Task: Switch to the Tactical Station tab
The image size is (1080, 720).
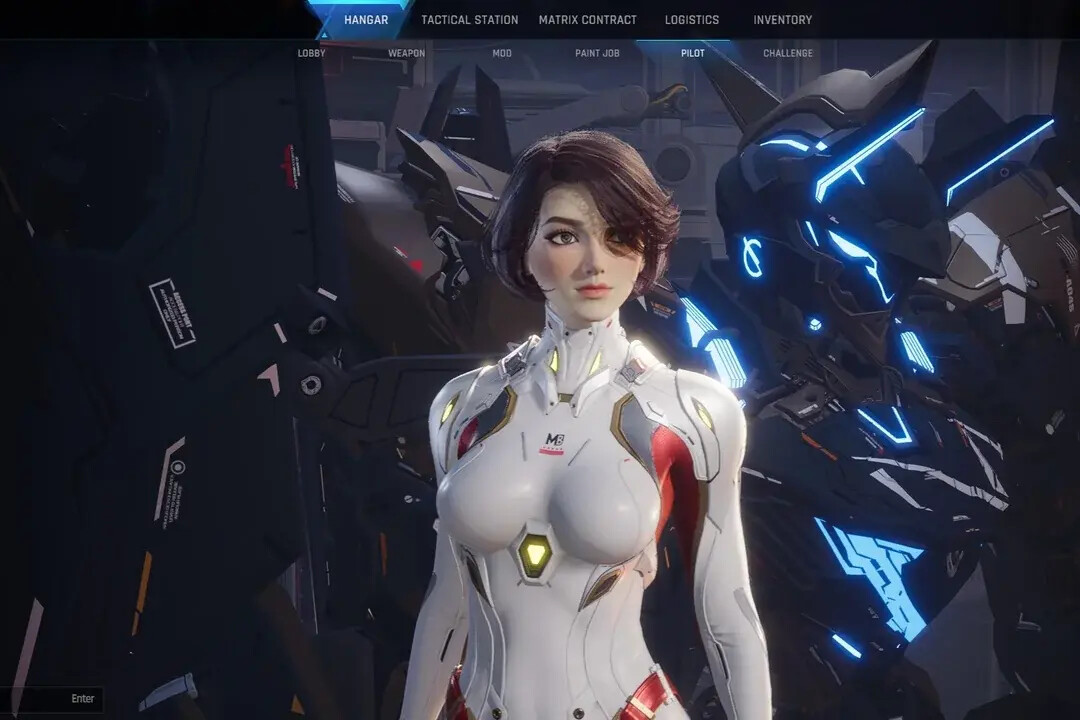Action: (469, 20)
